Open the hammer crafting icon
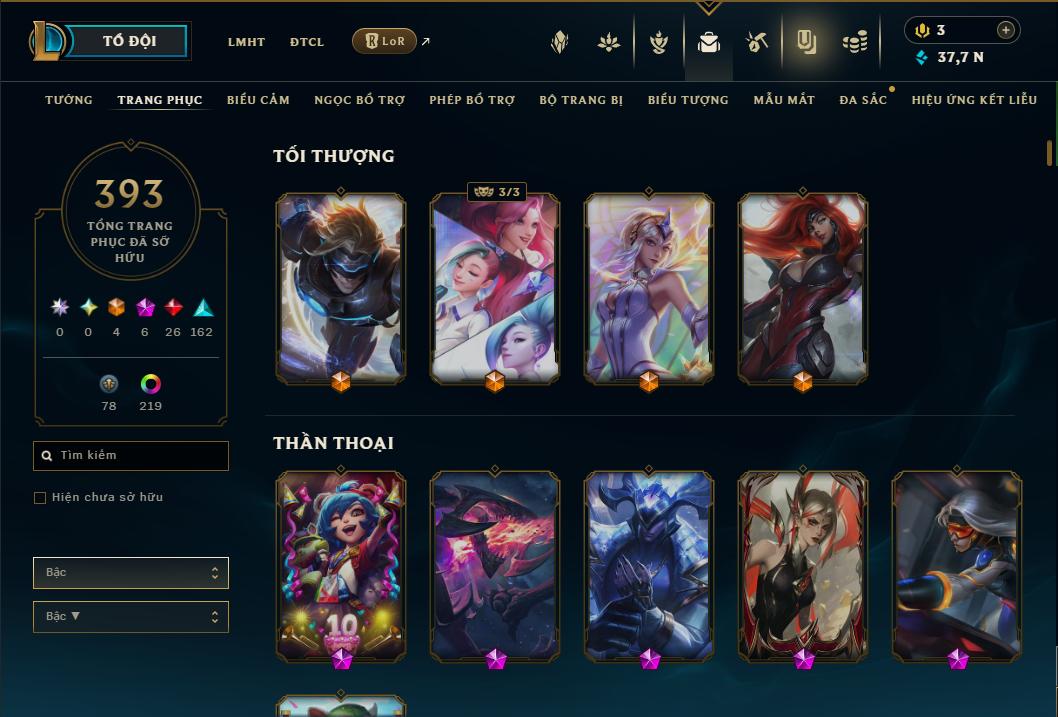 pyautogui.click(x=757, y=42)
